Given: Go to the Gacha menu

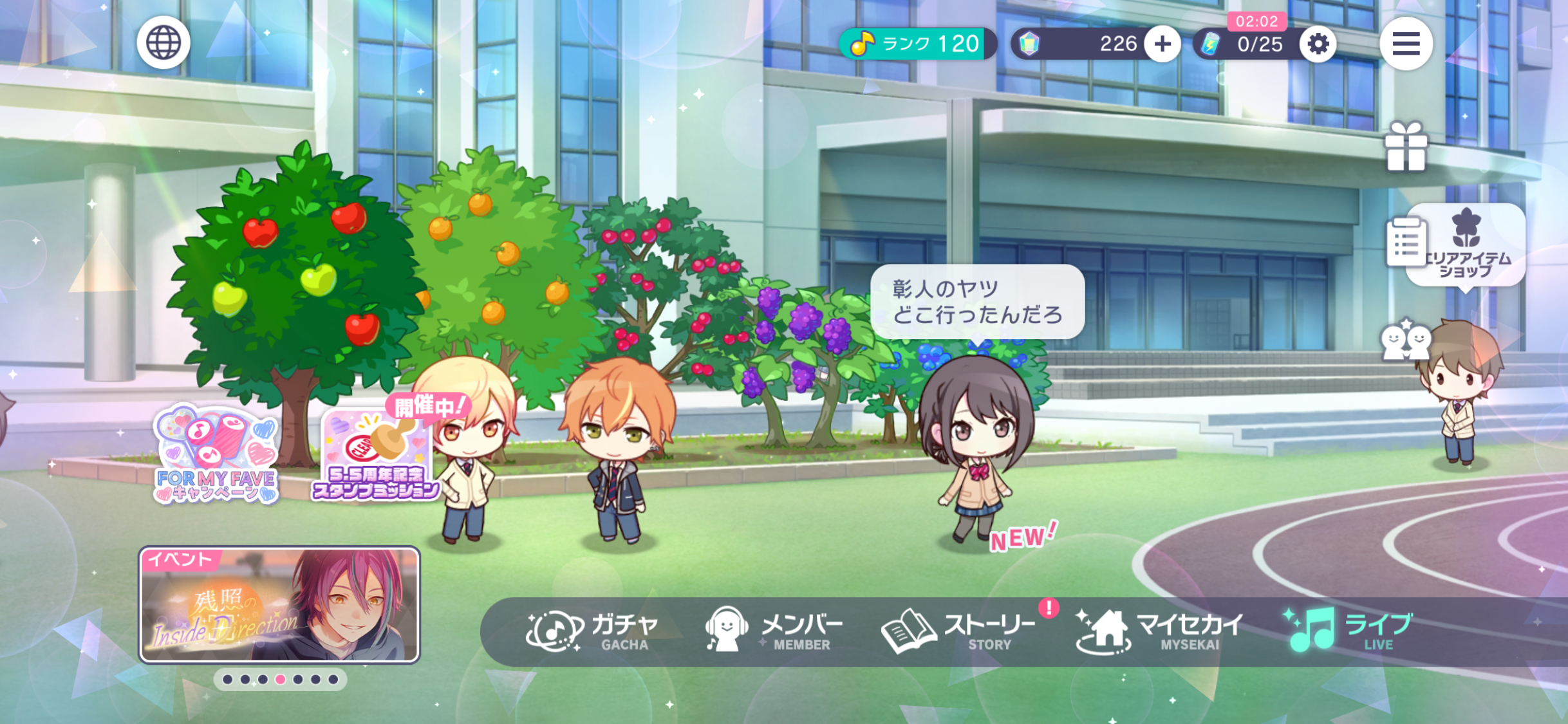Looking at the screenshot, I should click(x=593, y=631).
